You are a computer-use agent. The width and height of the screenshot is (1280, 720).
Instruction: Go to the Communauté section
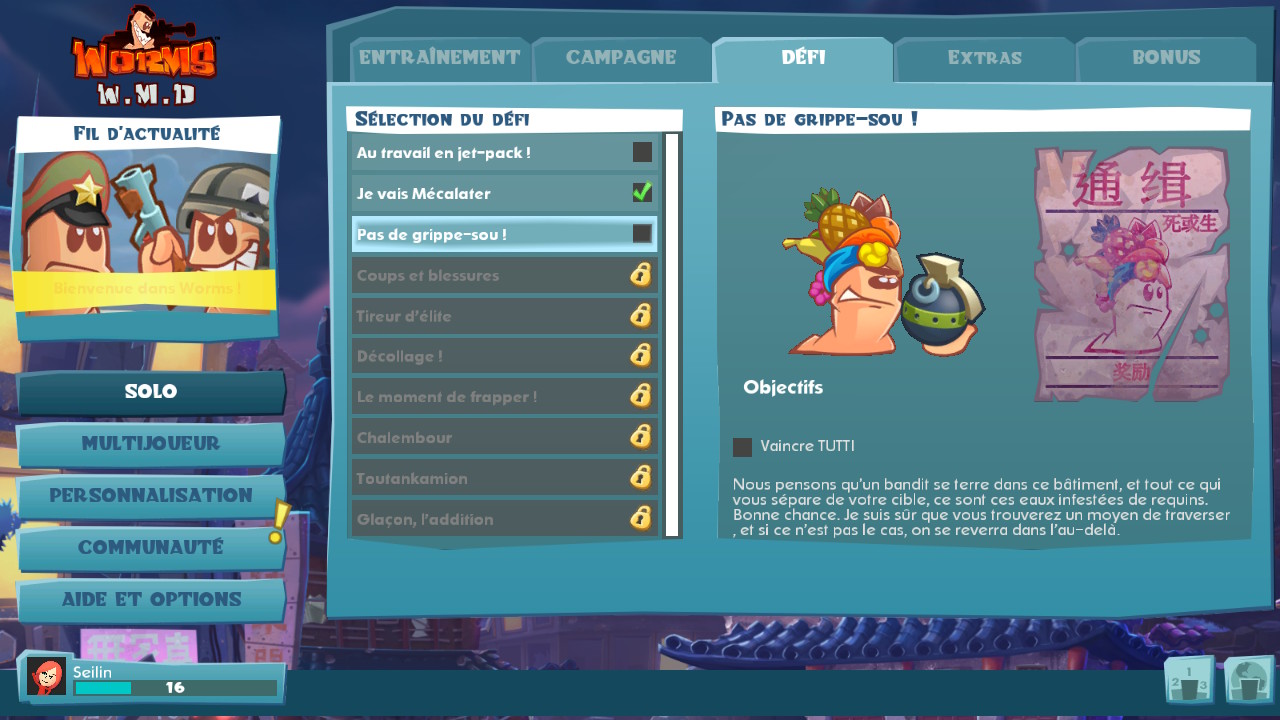point(151,548)
